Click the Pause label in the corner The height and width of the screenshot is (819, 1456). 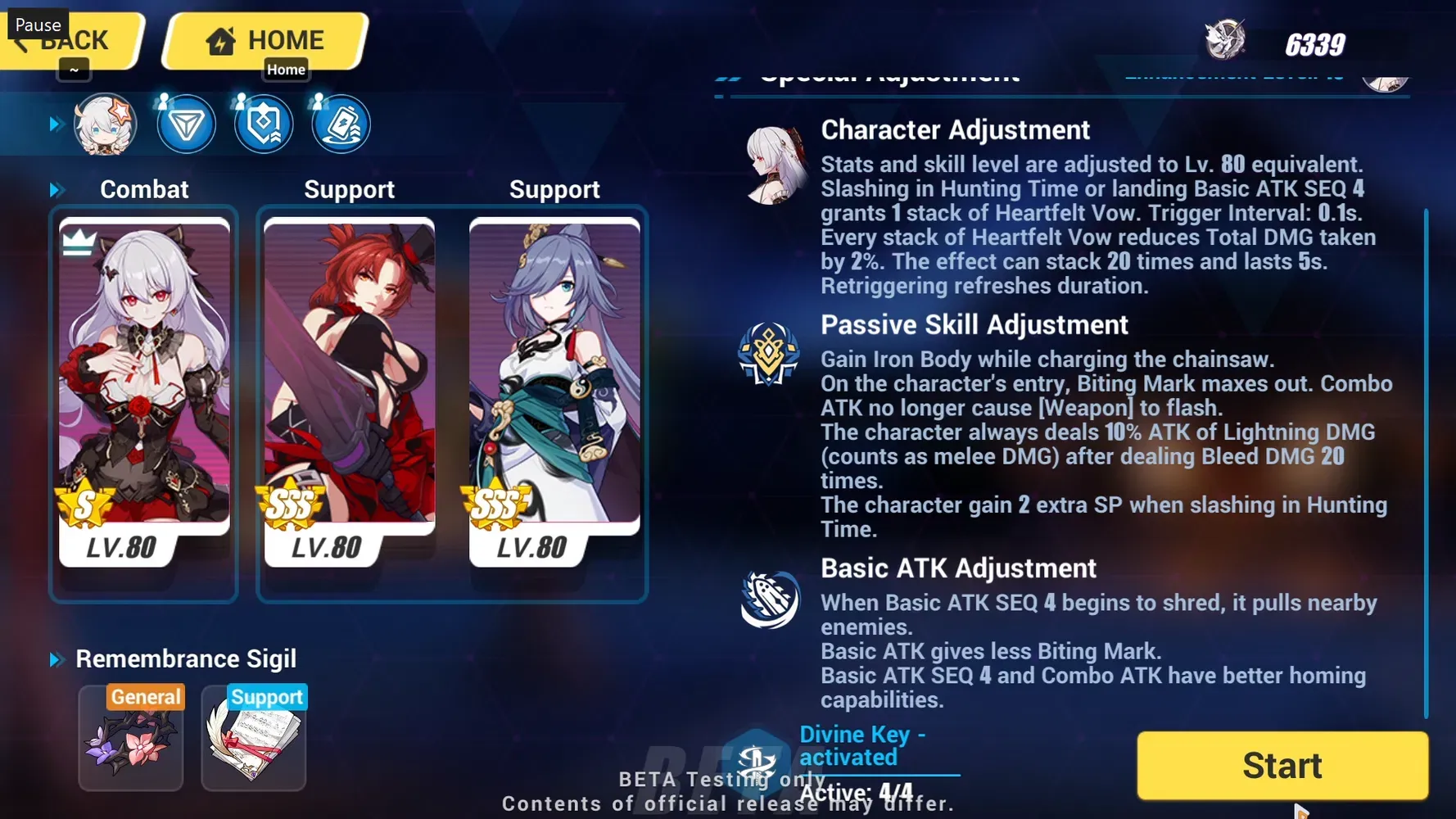tap(37, 24)
